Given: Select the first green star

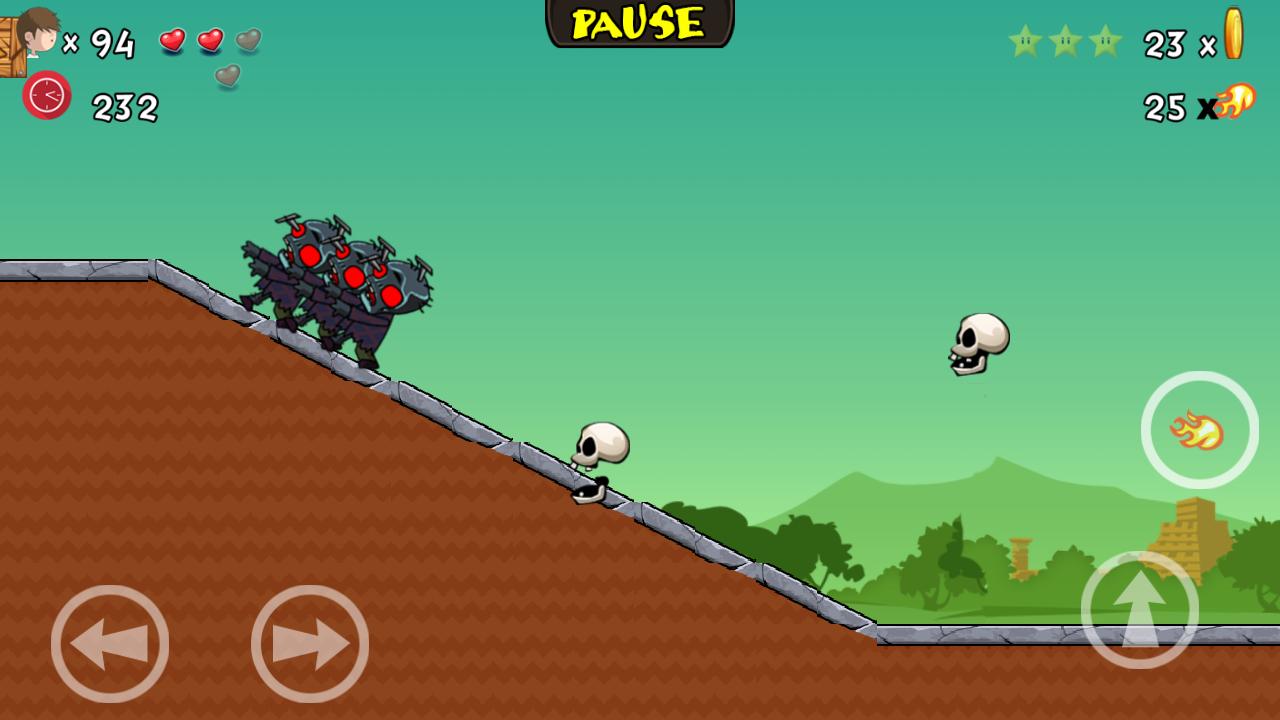Looking at the screenshot, I should pyautogui.click(x=1024, y=41).
